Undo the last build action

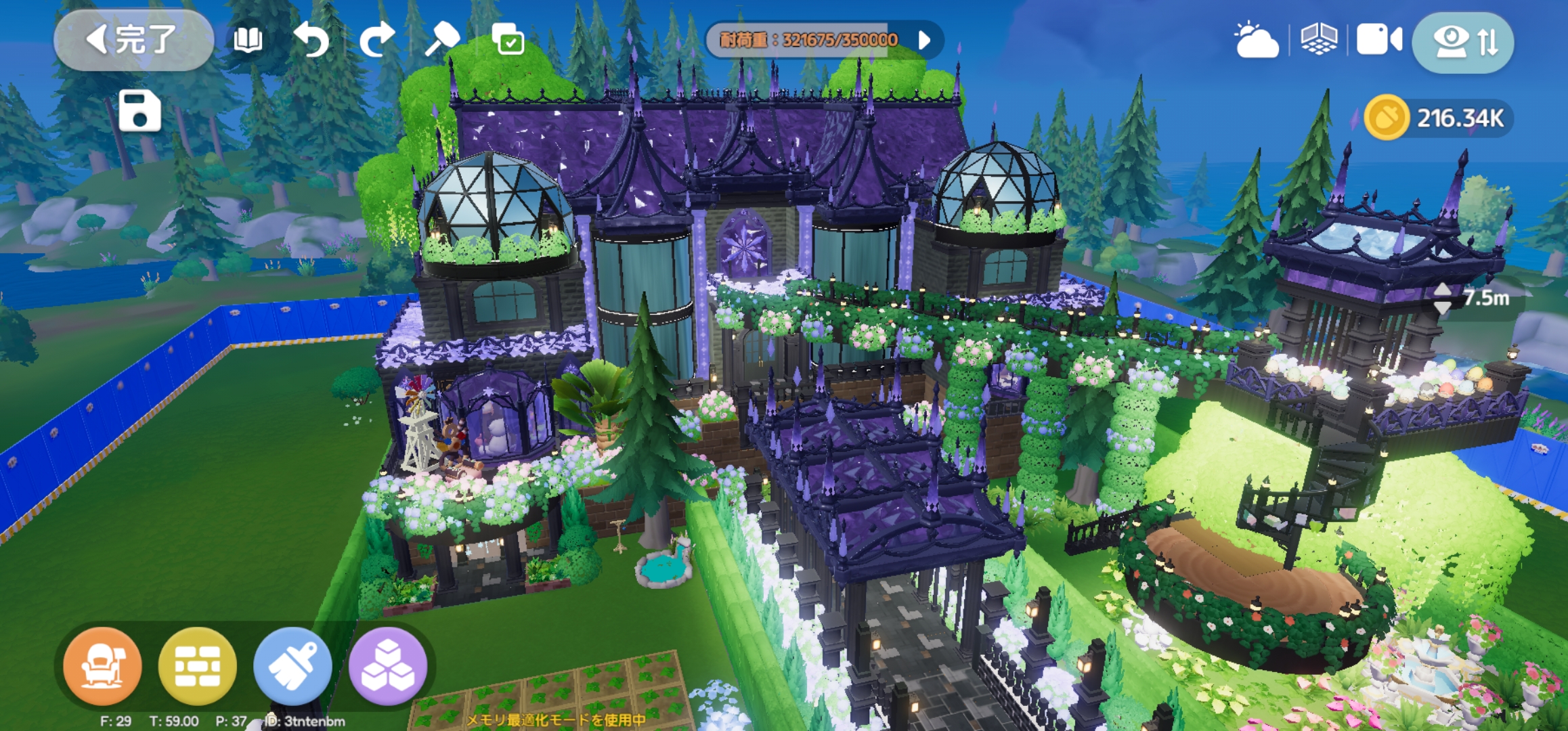(311, 40)
